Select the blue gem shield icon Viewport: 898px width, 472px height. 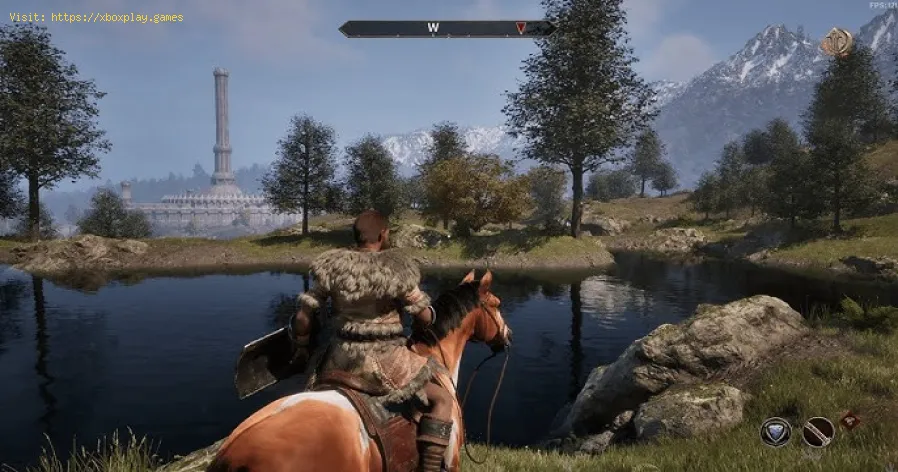tap(776, 431)
